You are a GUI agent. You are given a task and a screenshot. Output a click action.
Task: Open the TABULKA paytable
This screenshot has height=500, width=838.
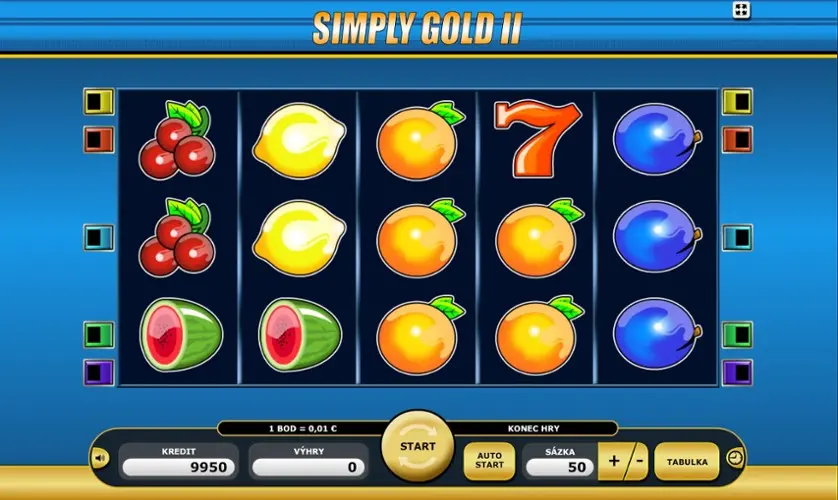687,462
